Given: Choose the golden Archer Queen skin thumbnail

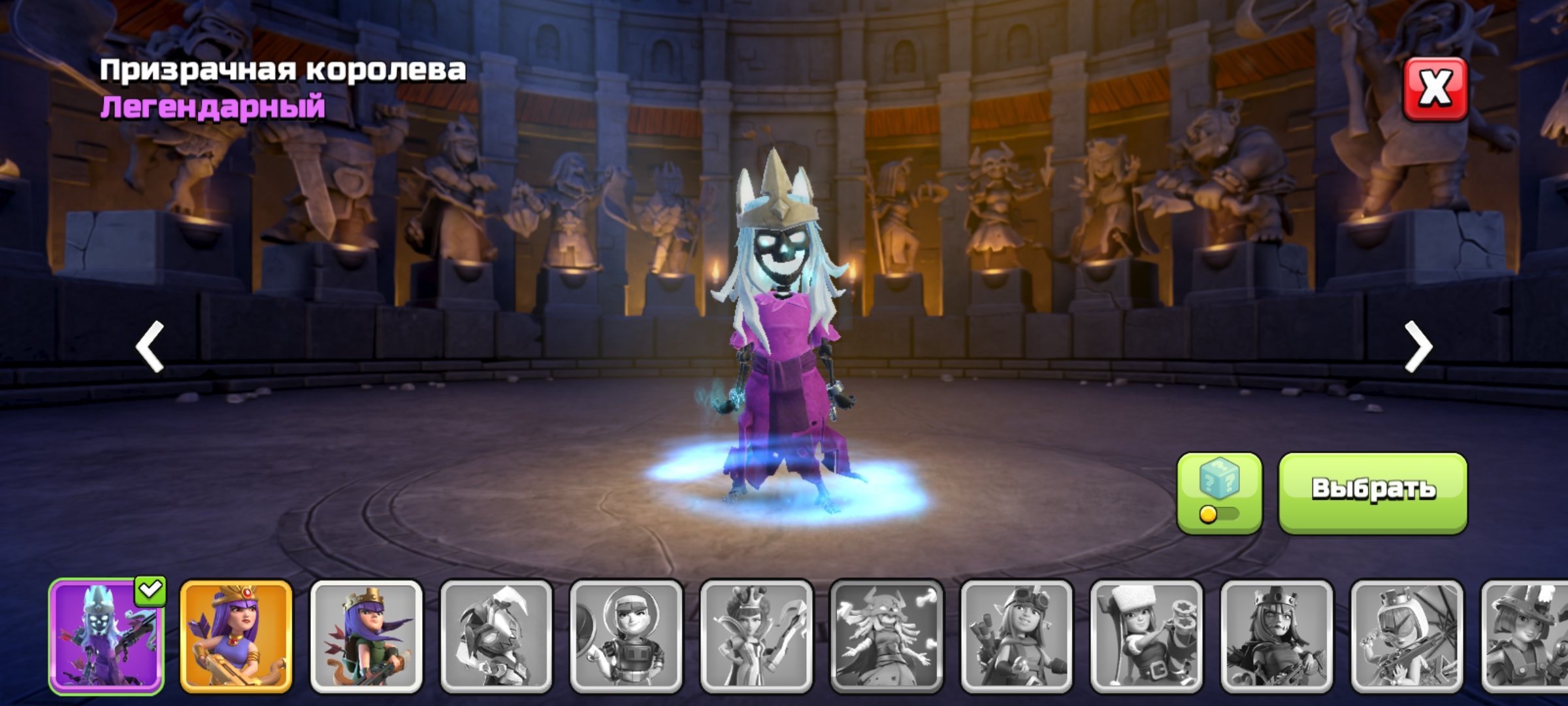Looking at the screenshot, I should pyautogui.click(x=236, y=637).
